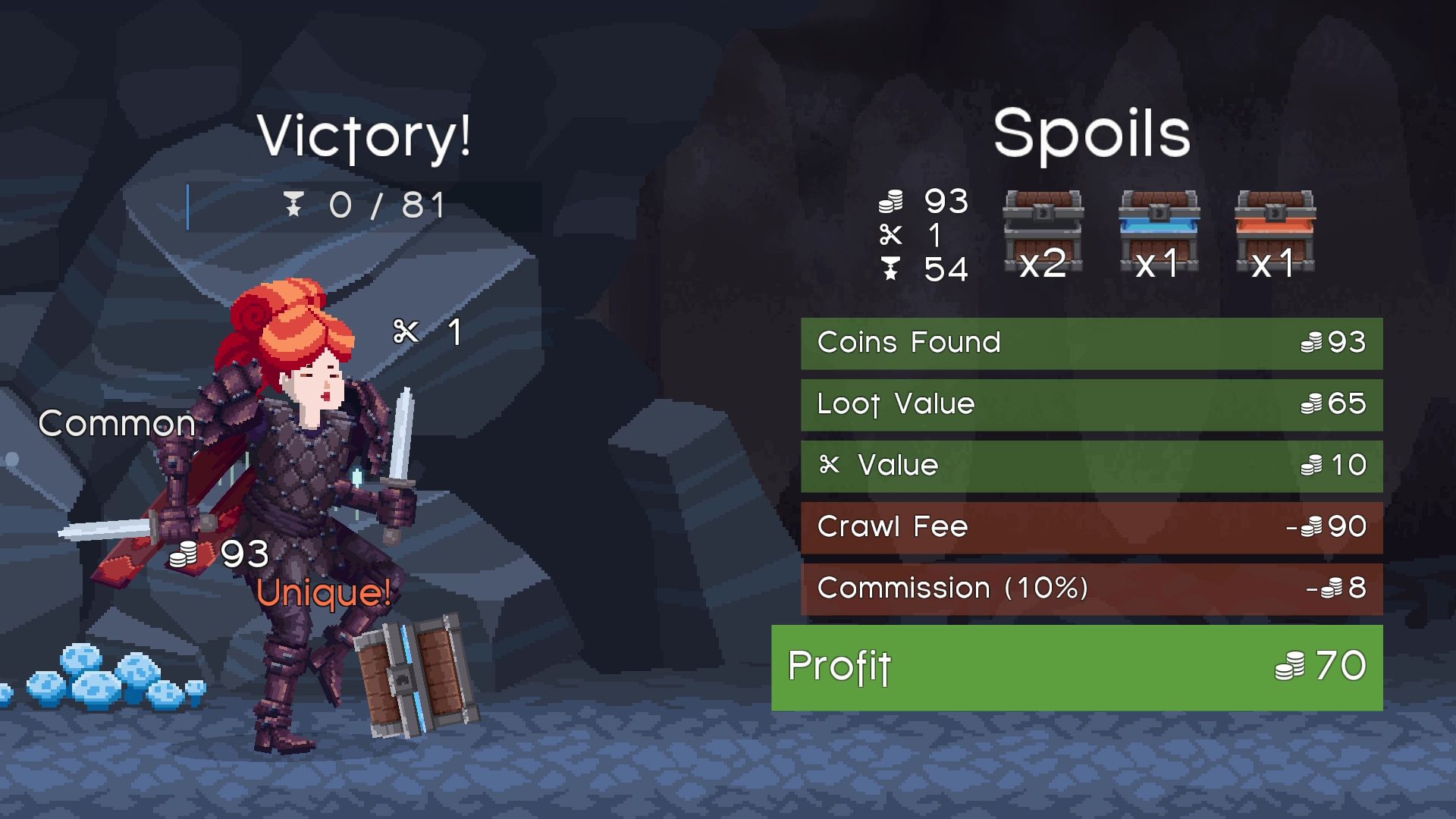1456x819 pixels.
Task: Click the coins stack icon in Spoils summary
Action: tap(892, 202)
